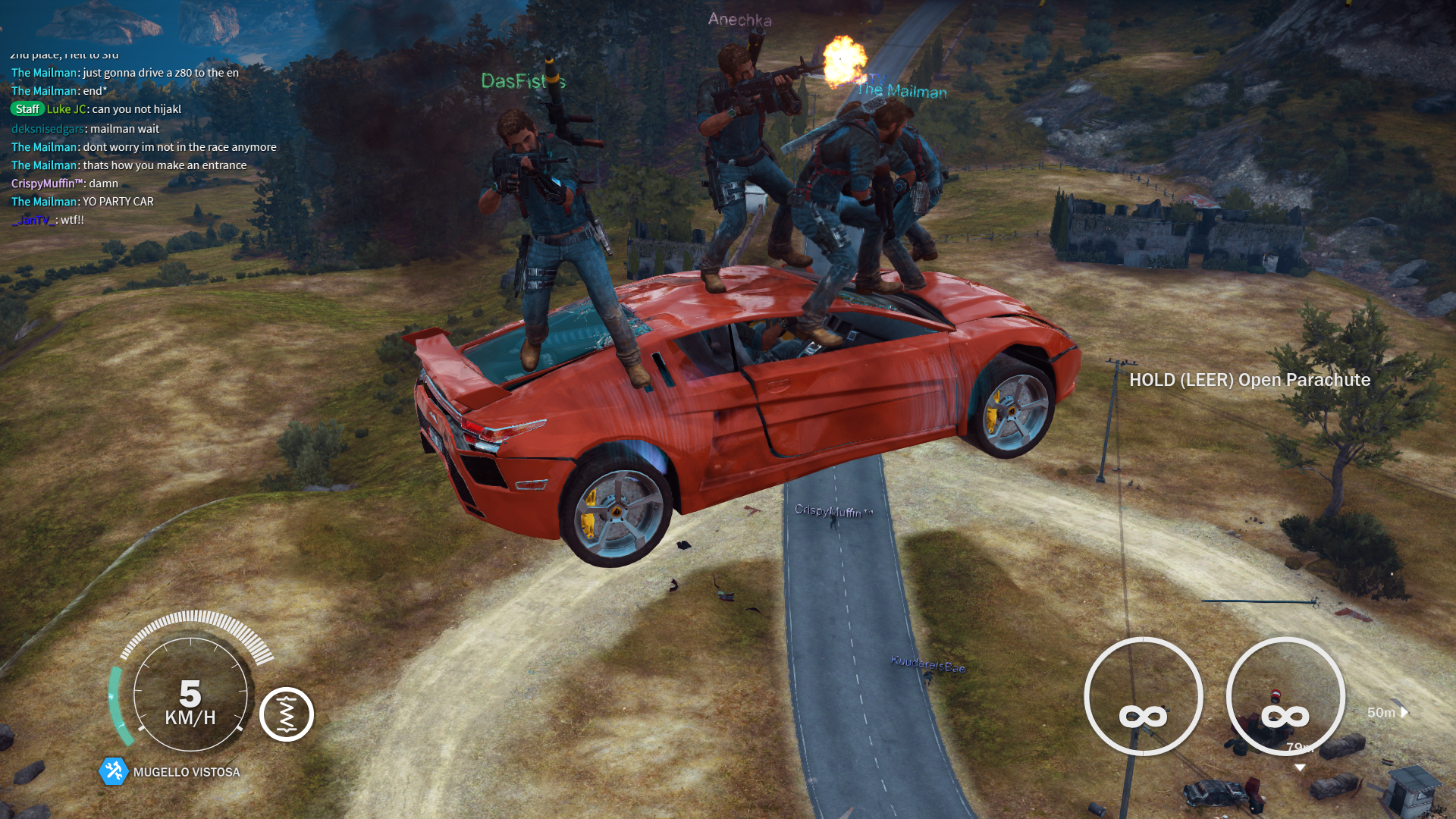Select the right infinity ammo circle

1285,696
